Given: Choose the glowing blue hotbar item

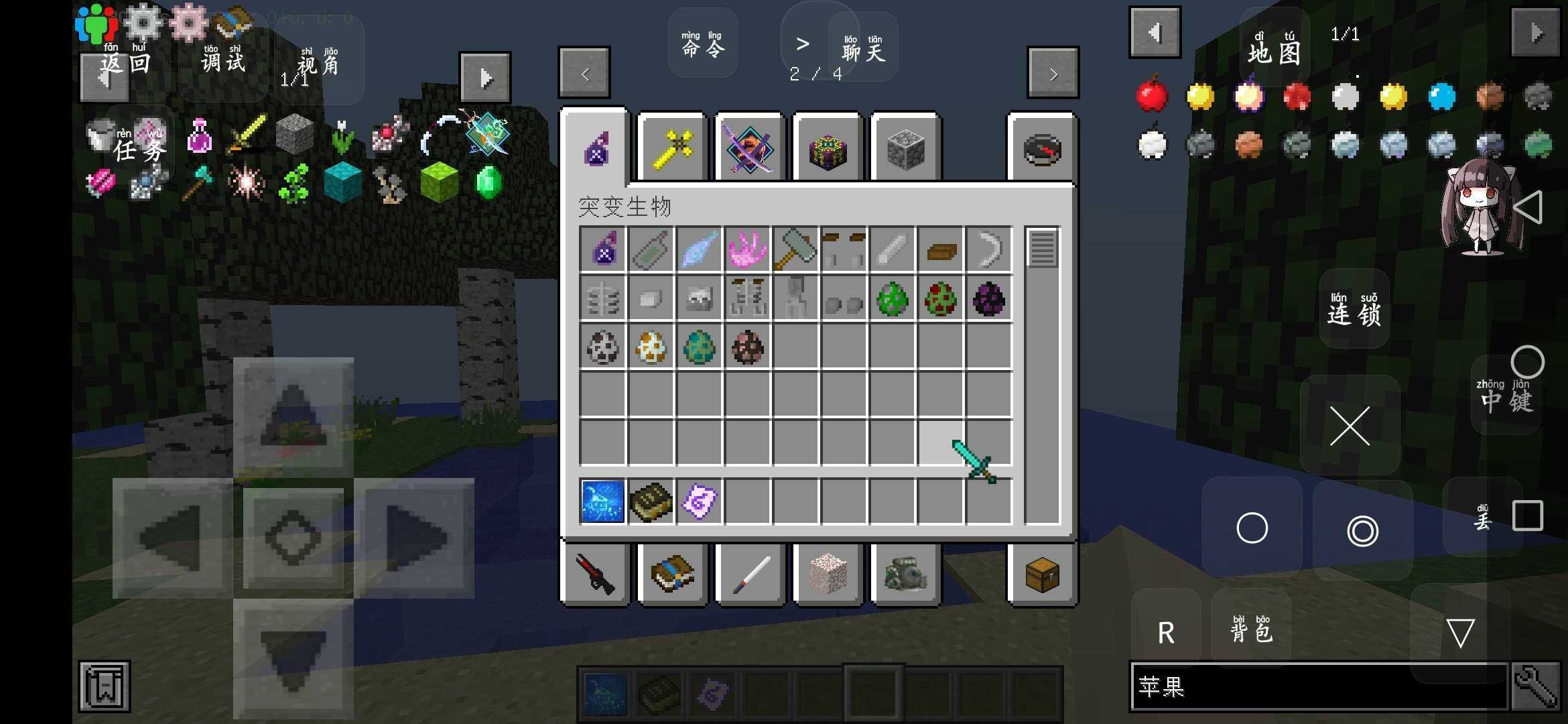Looking at the screenshot, I should click(602, 501).
